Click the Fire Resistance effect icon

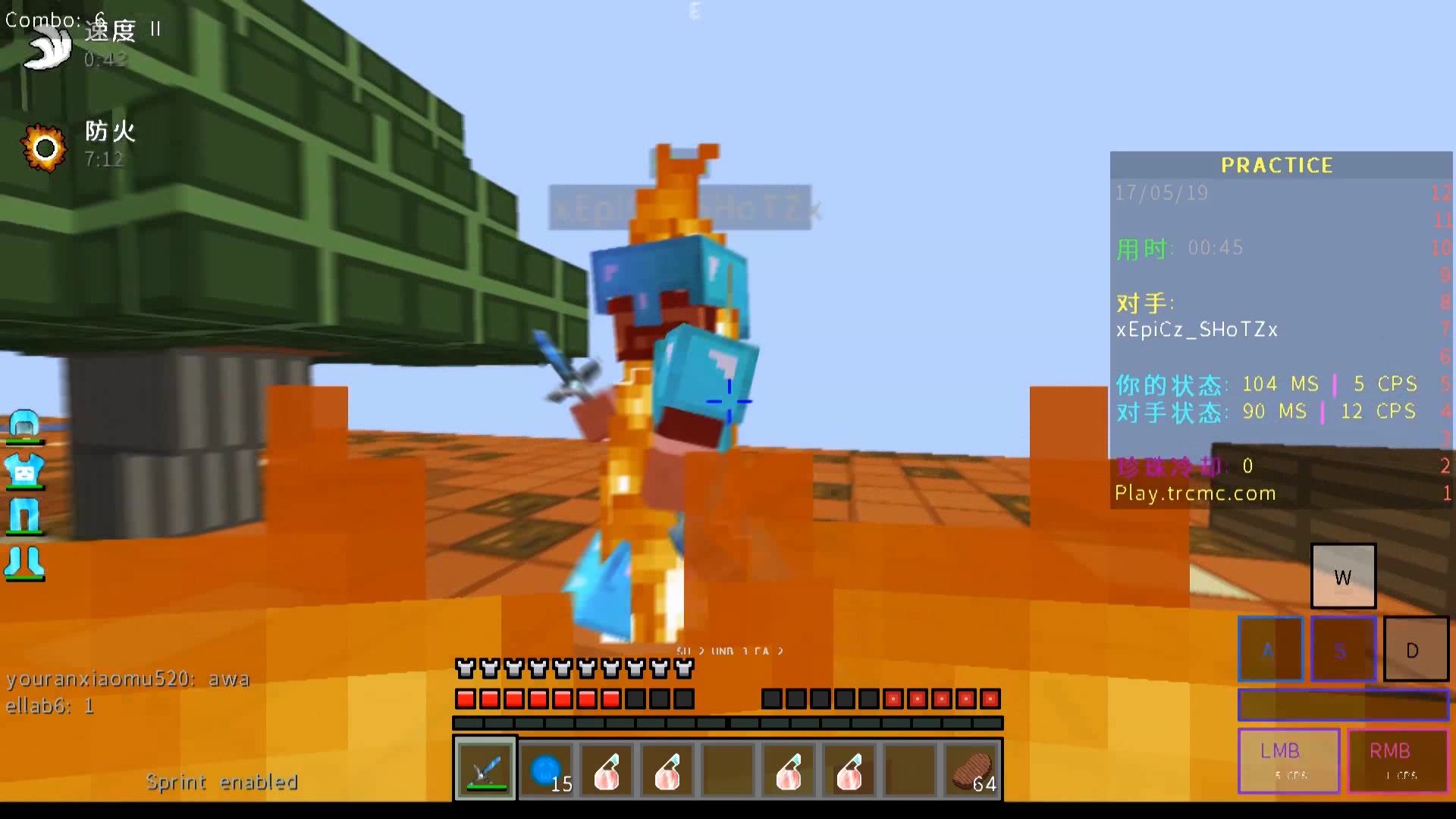[45, 146]
